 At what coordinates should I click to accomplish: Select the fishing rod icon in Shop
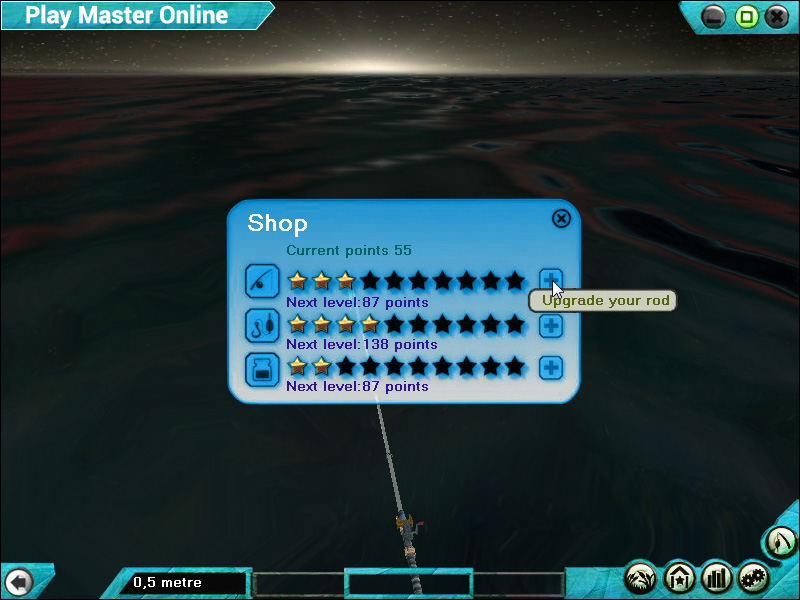262,281
